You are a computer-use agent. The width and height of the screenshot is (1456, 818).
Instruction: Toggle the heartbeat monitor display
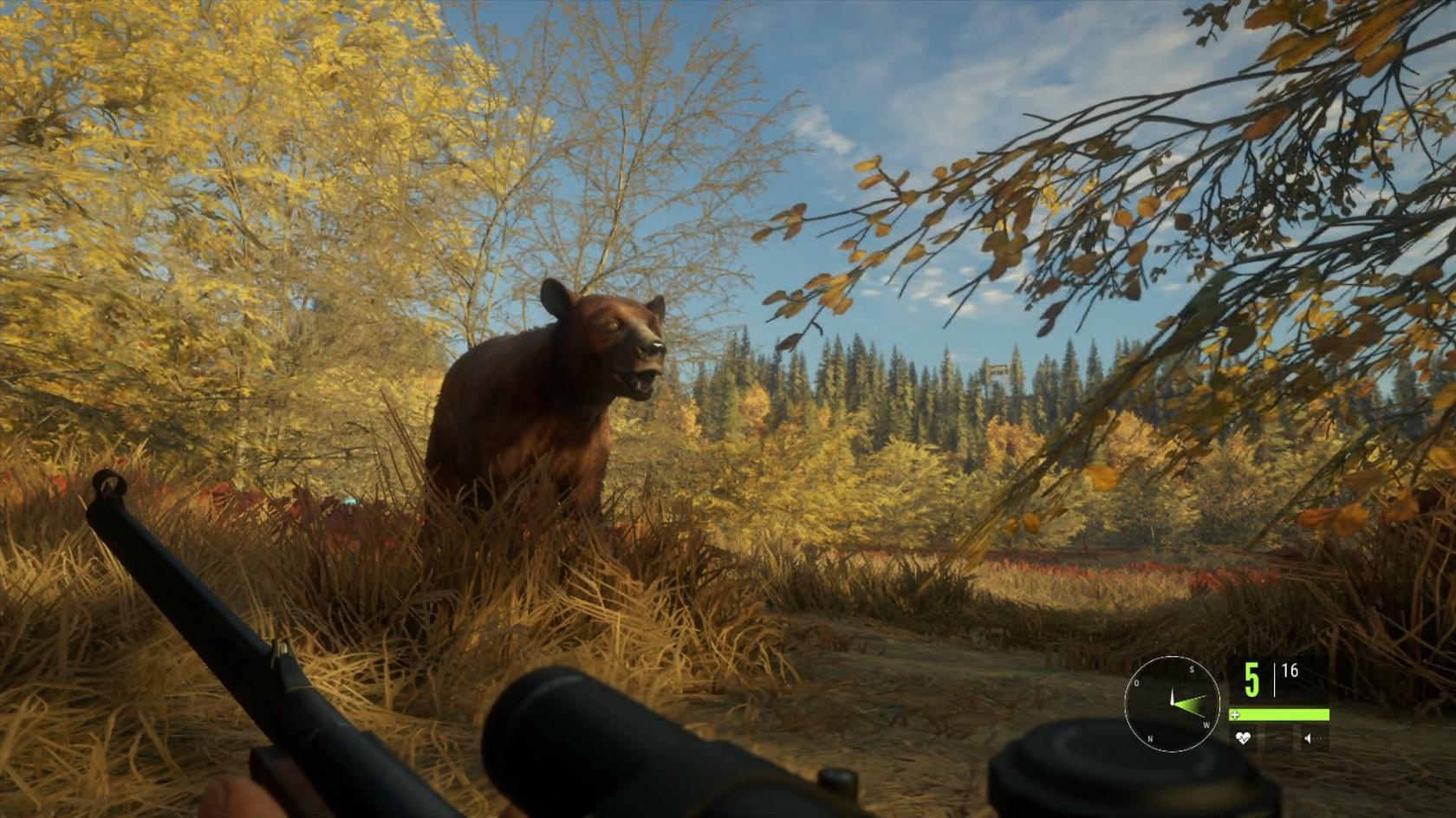pos(1243,737)
